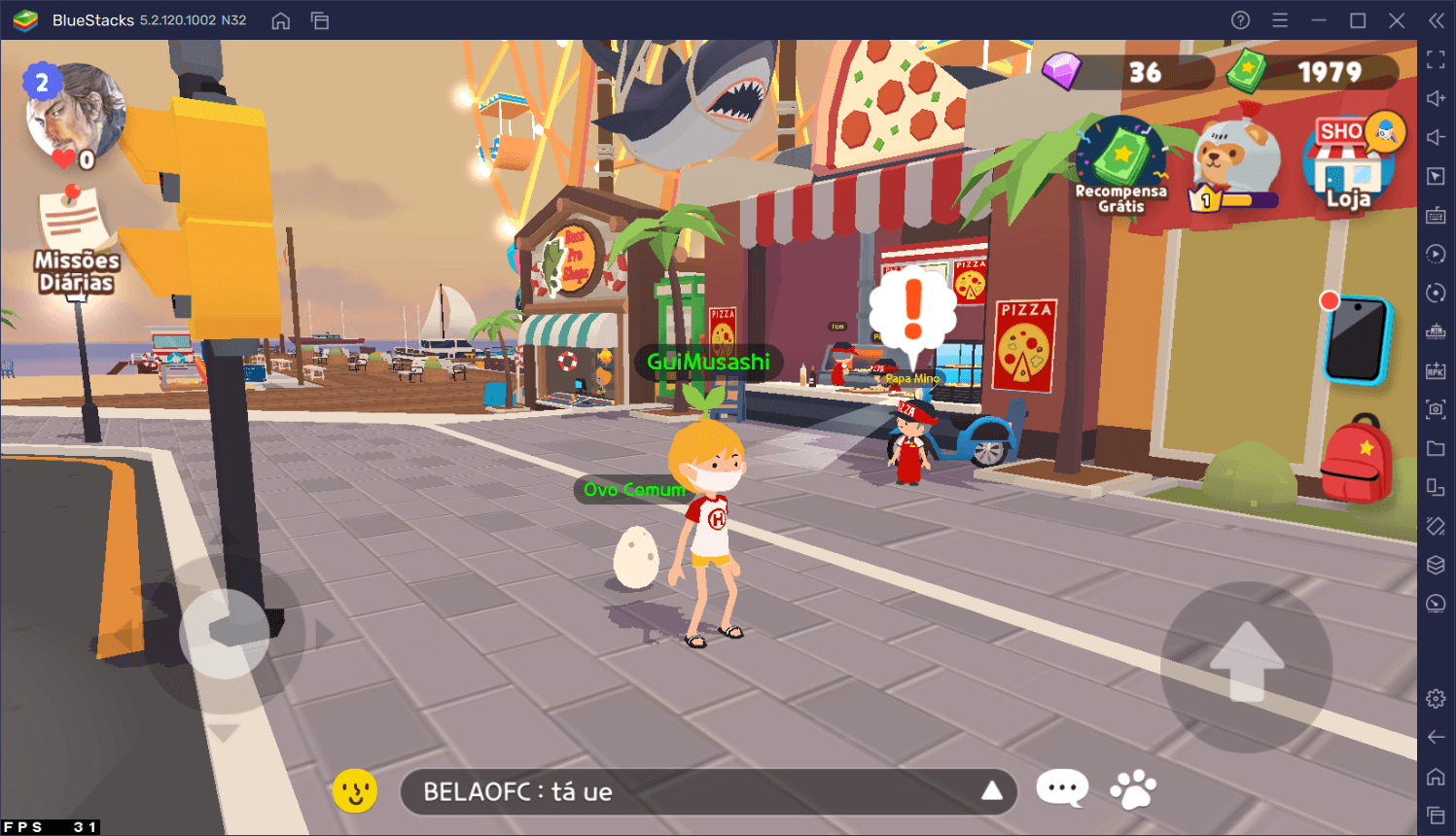The image size is (1456, 836).
Task: Enable the screenshot tool in the sidebar
Action: (1436, 409)
